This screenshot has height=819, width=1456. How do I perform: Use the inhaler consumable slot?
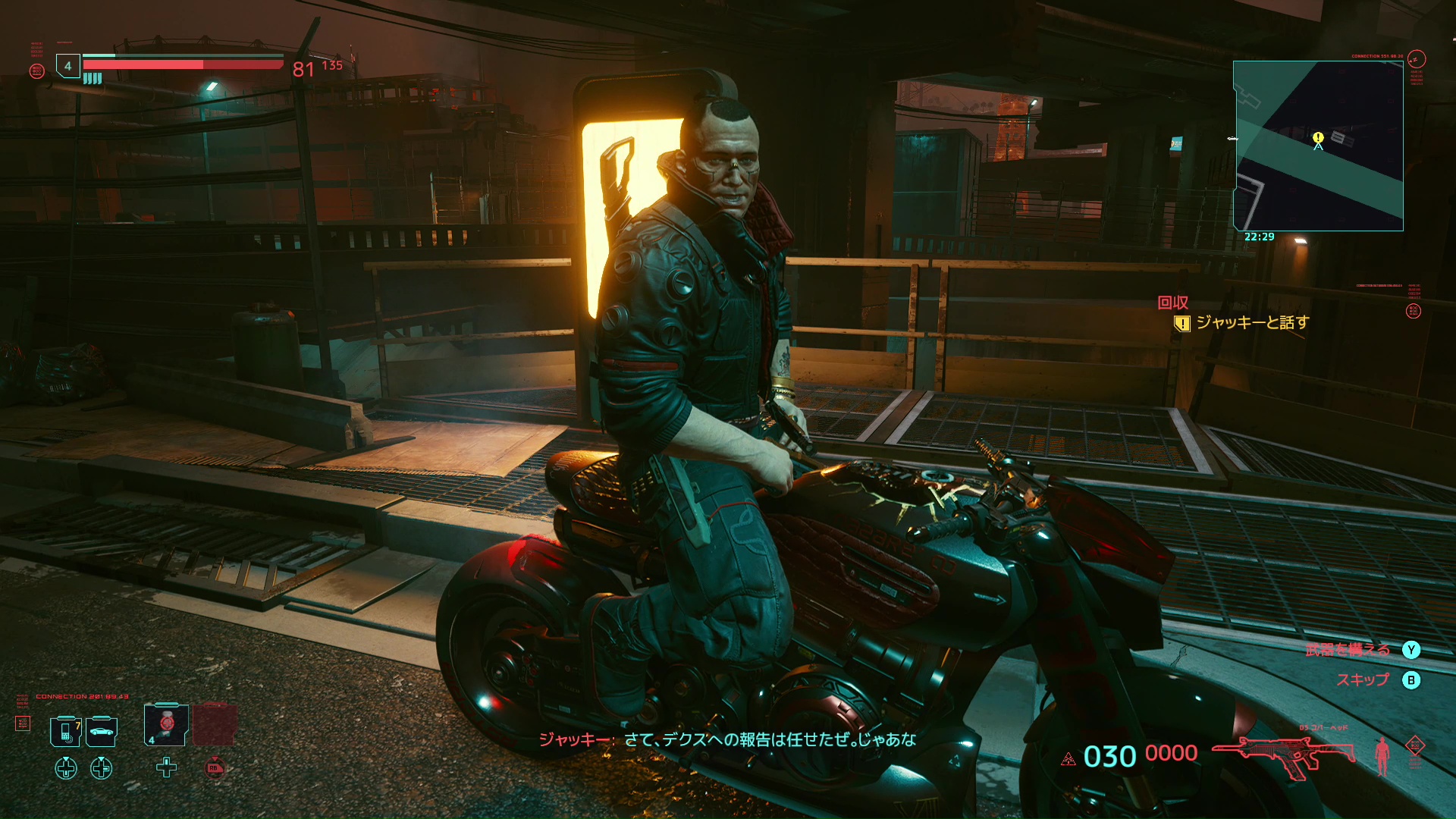(x=166, y=725)
